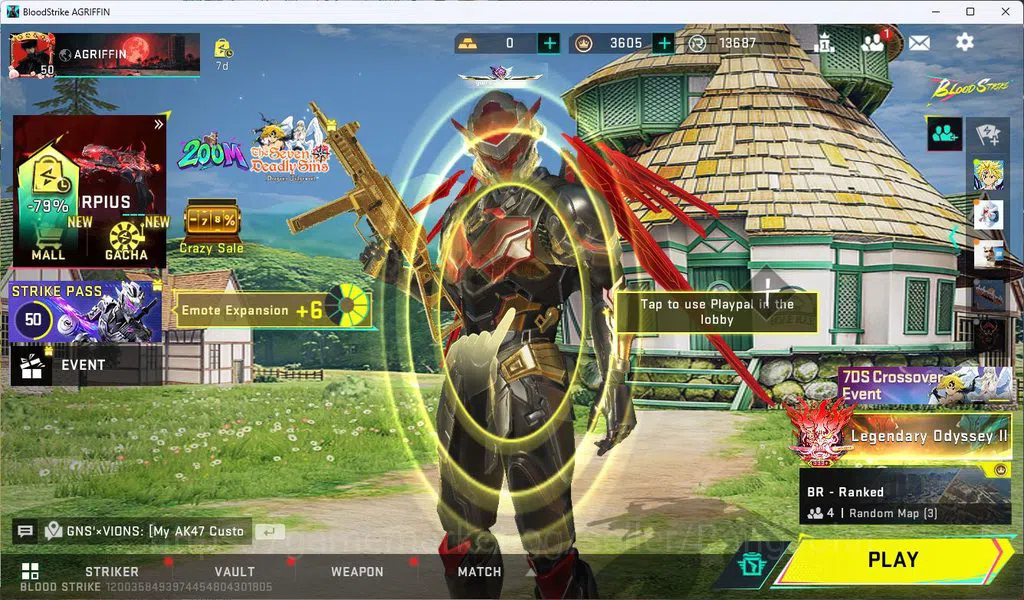Start a match with the PLAY button
This screenshot has width=1024, height=600.
(x=893, y=560)
